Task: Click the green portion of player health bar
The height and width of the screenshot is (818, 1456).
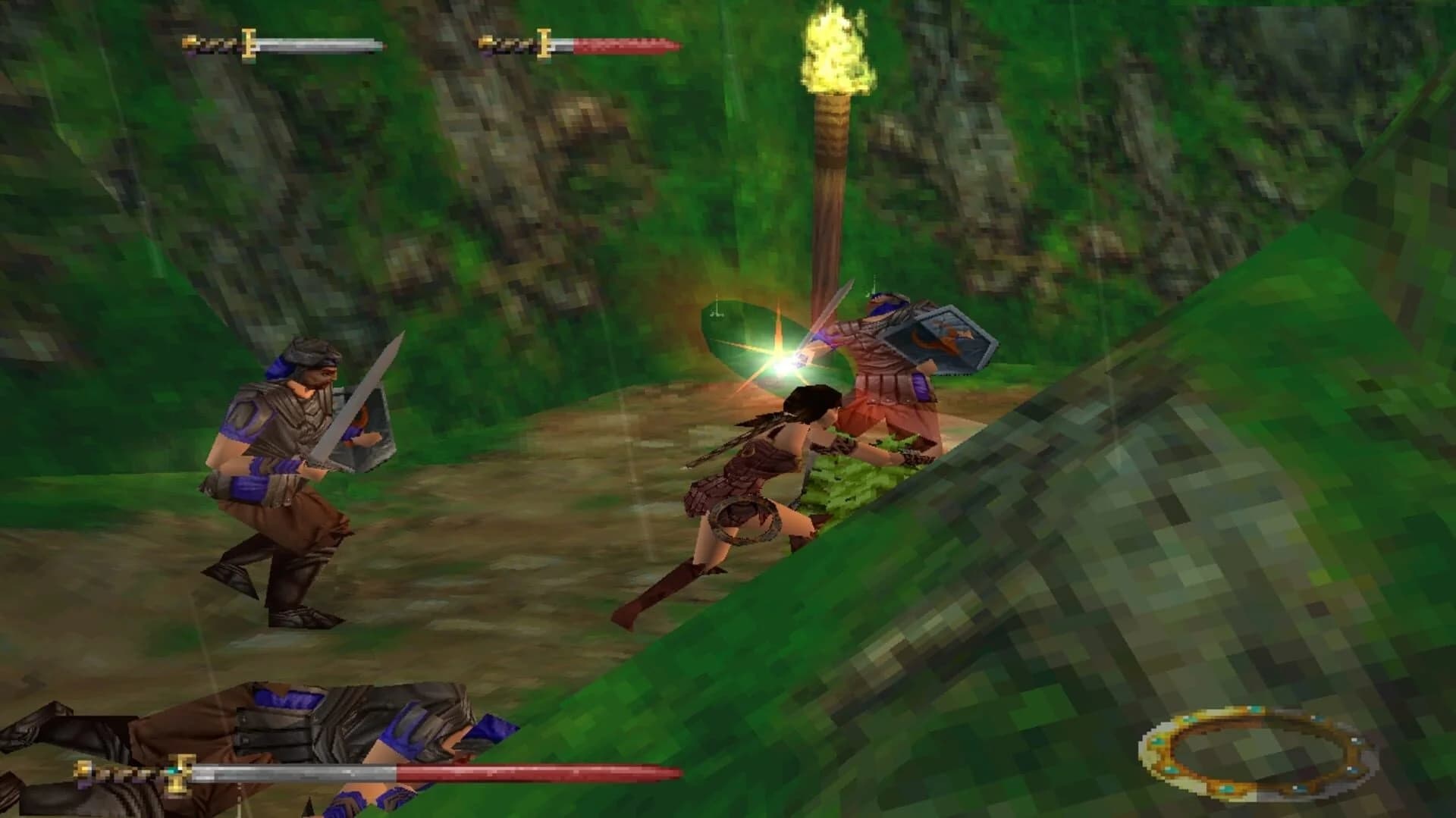Action: pos(326,44)
